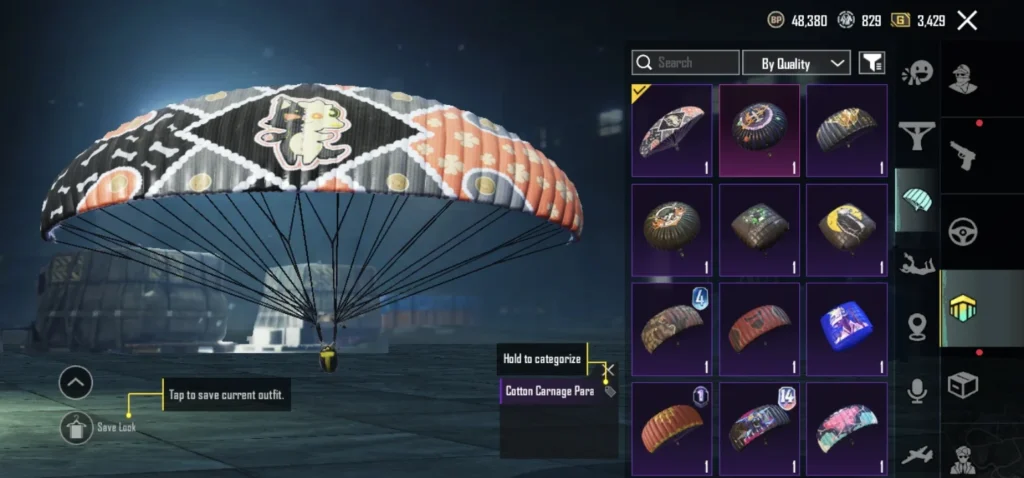Open the By Quality sort dropdown
This screenshot has height=478, width=1024.
pyautogui.click(x=796, y=63)
